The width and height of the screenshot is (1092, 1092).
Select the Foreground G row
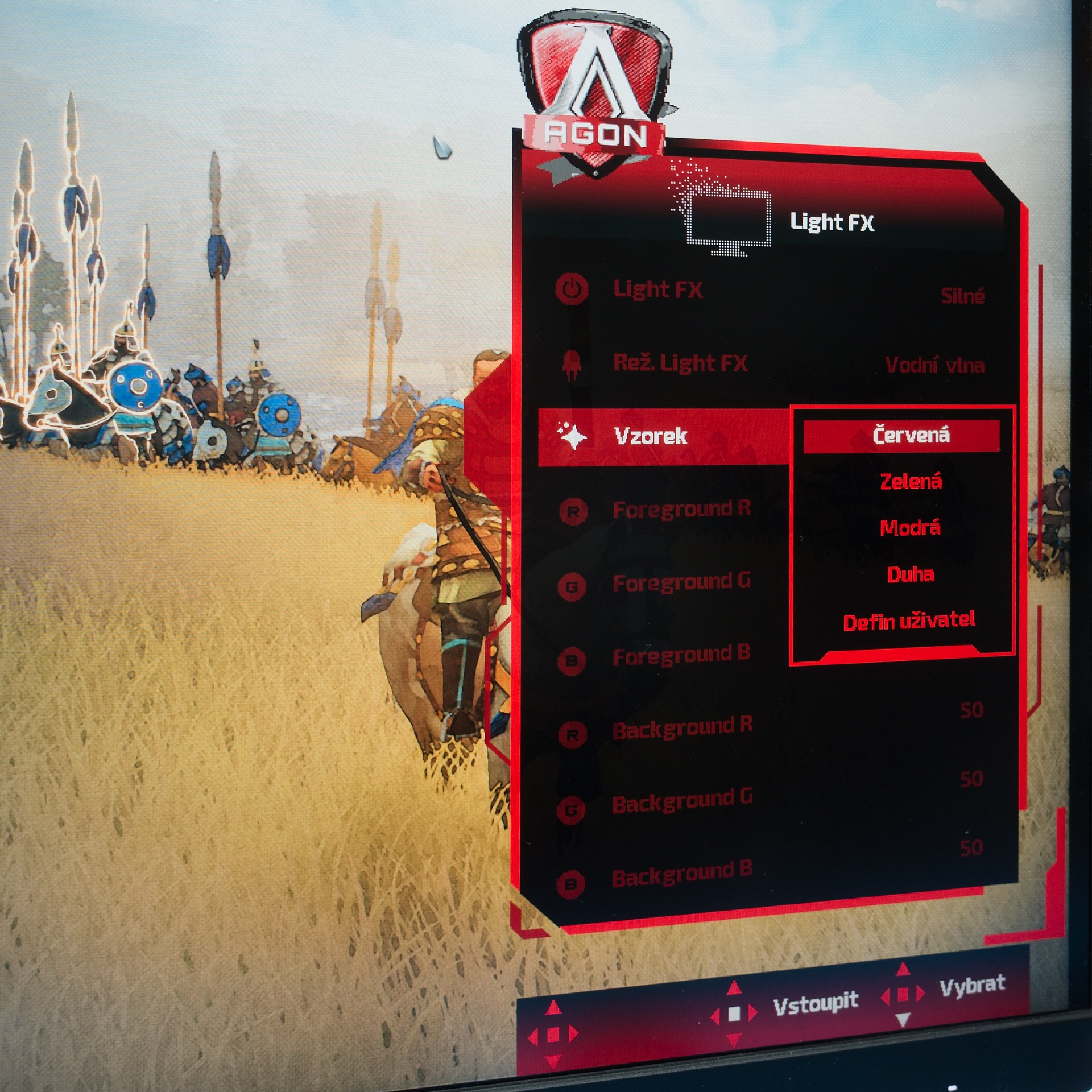pyautogui.click(x=681, y=582)
